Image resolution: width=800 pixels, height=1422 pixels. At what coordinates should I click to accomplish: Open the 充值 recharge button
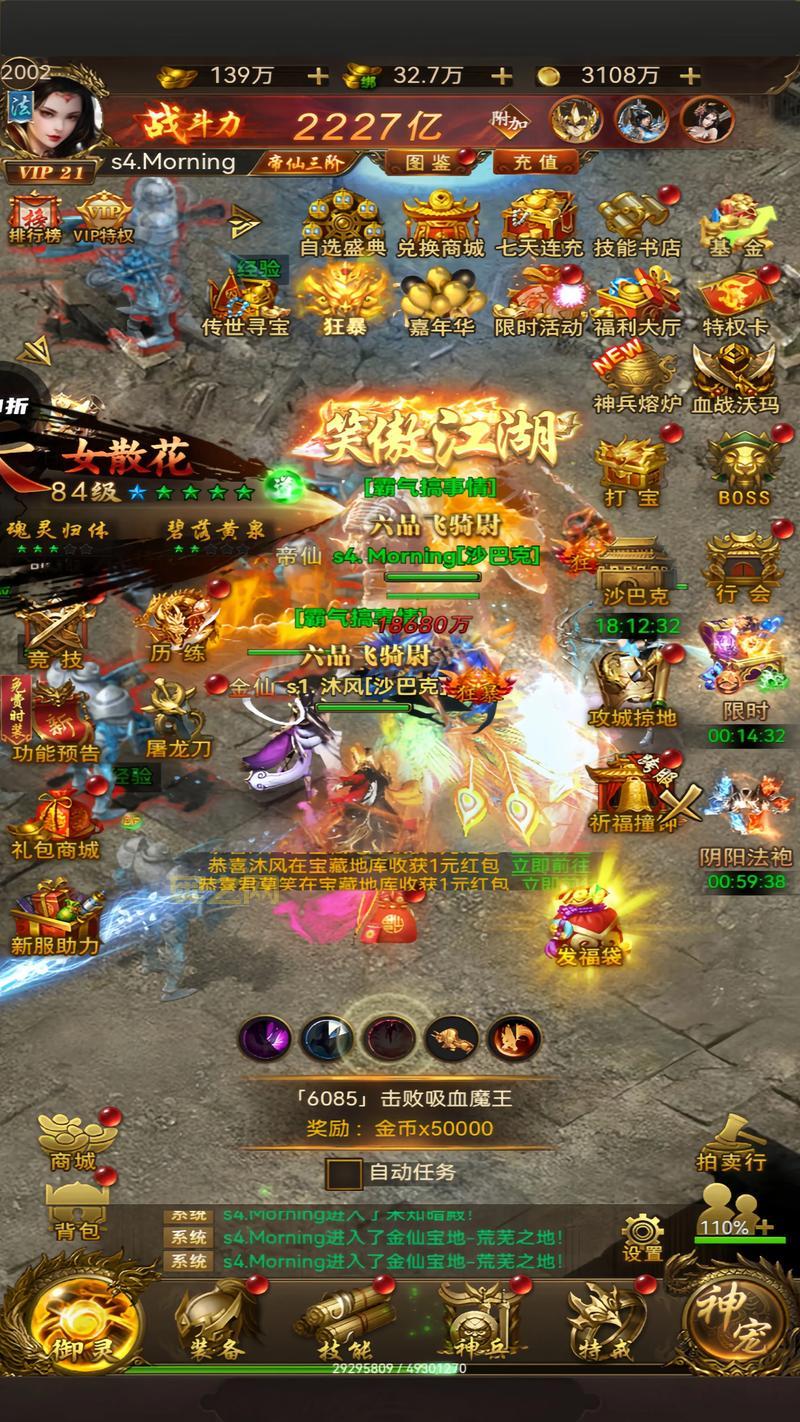[x=535, y=161]
